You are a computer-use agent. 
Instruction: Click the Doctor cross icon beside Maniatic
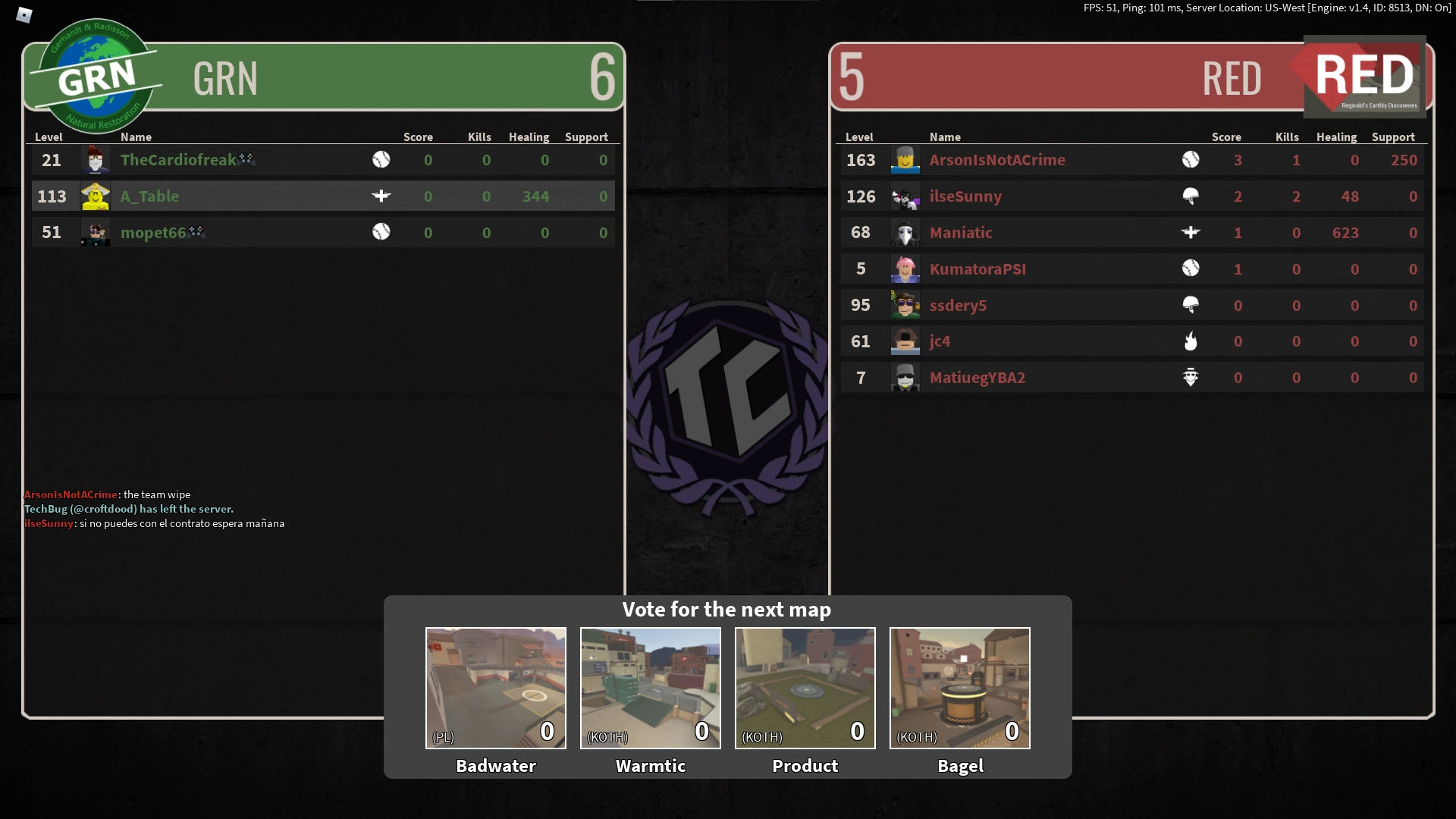pyautogui.click(x=1191, y=233)
